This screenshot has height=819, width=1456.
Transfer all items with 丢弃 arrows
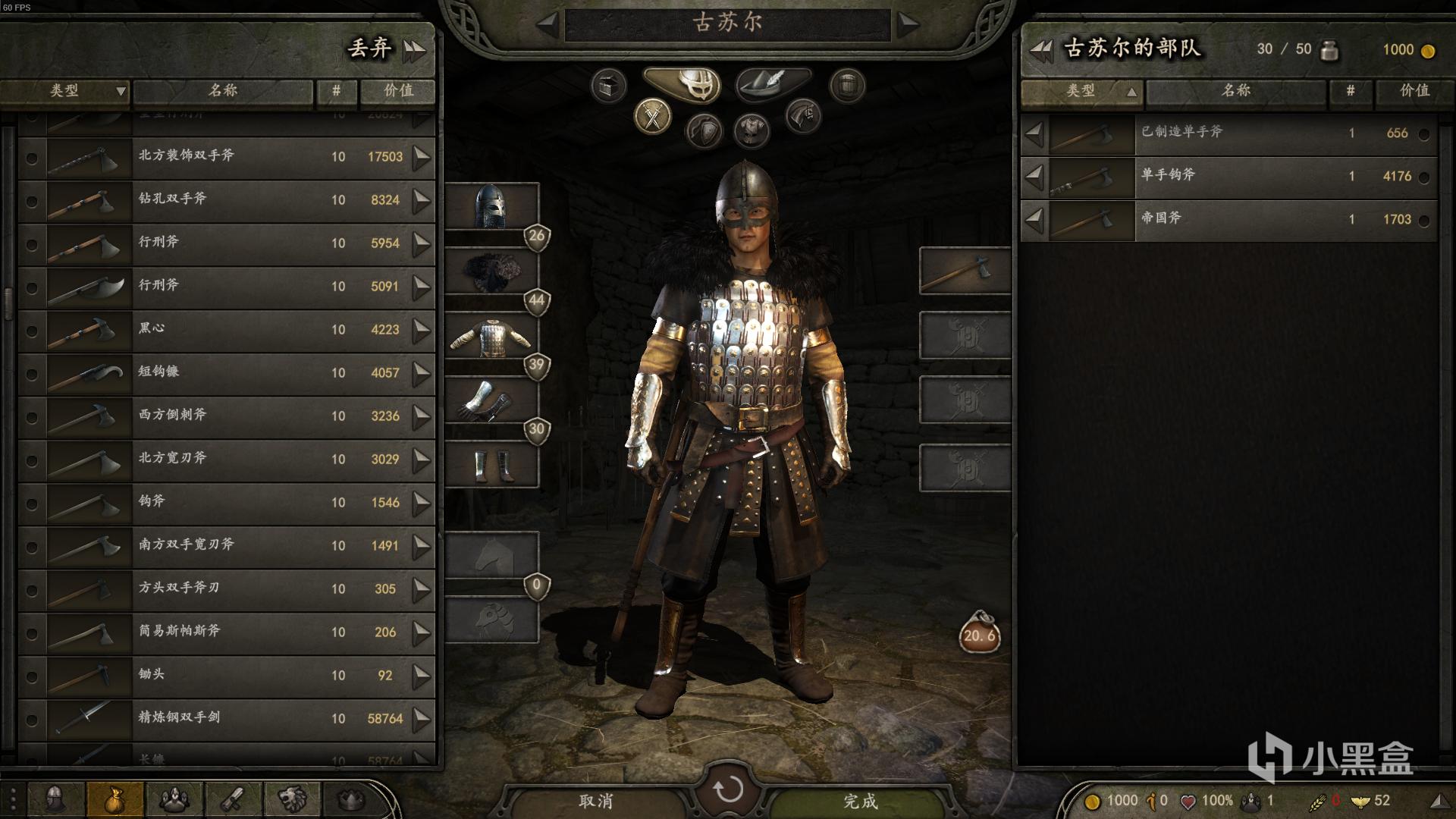pos(414,50)
